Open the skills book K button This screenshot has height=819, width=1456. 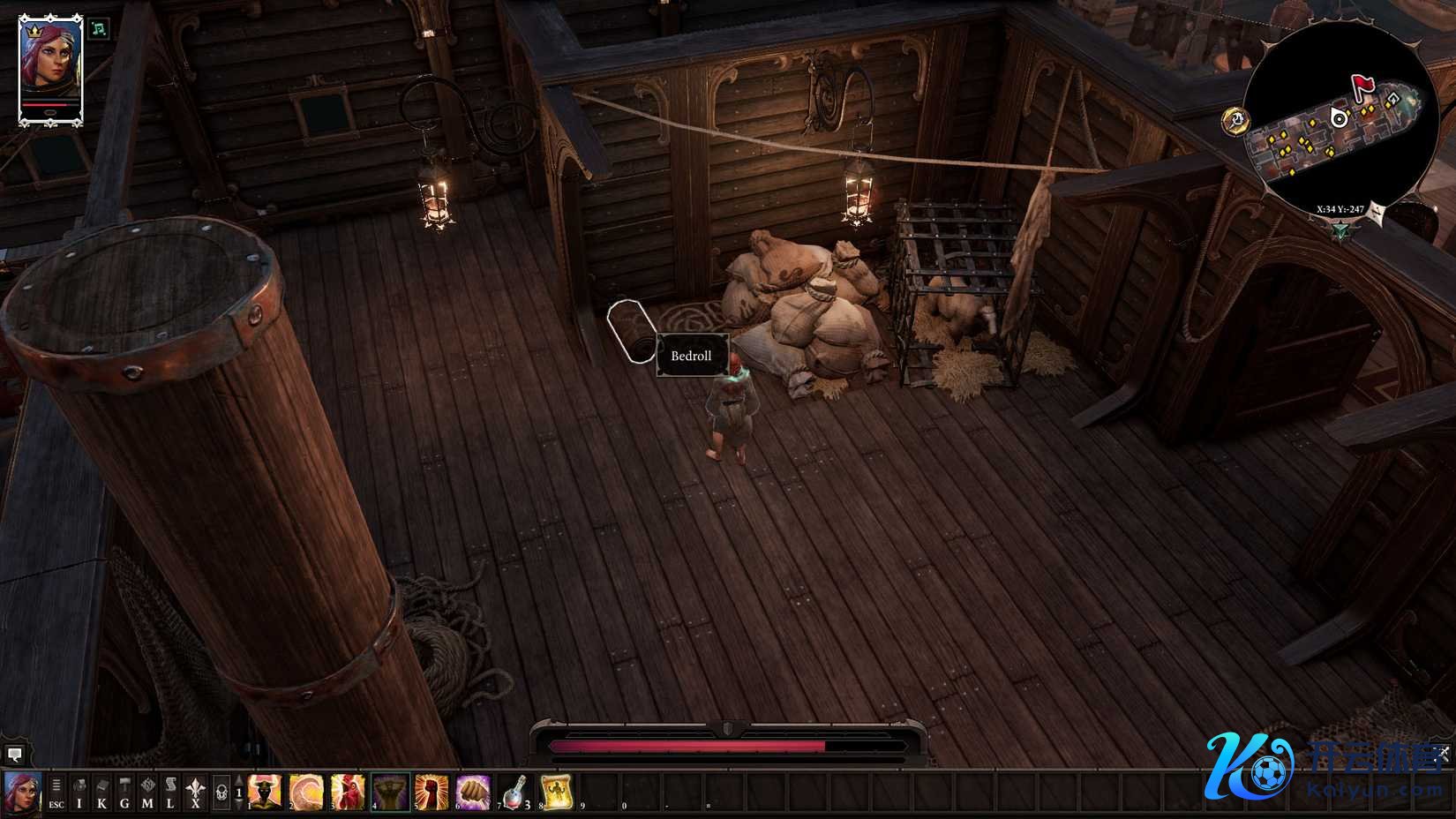(x=102, y=792)
